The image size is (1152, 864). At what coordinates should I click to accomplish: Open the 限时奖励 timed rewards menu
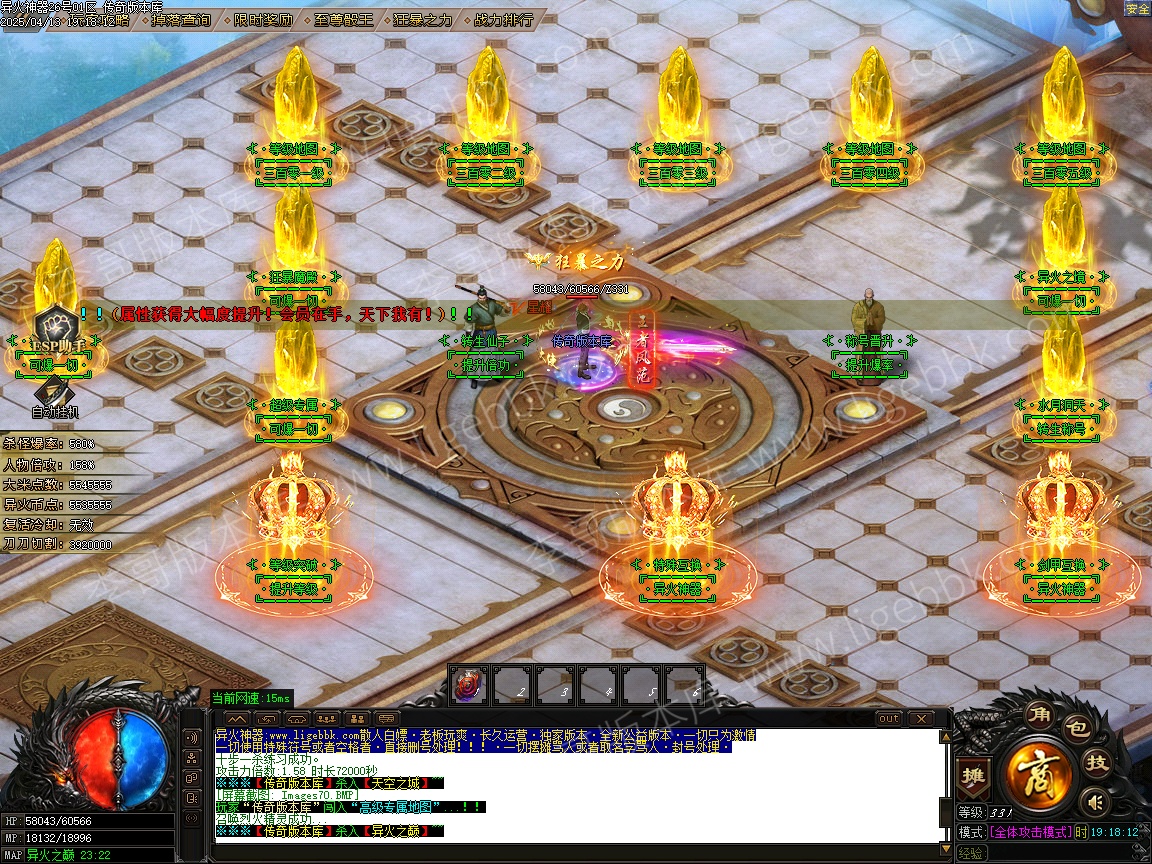click(264, 19)
